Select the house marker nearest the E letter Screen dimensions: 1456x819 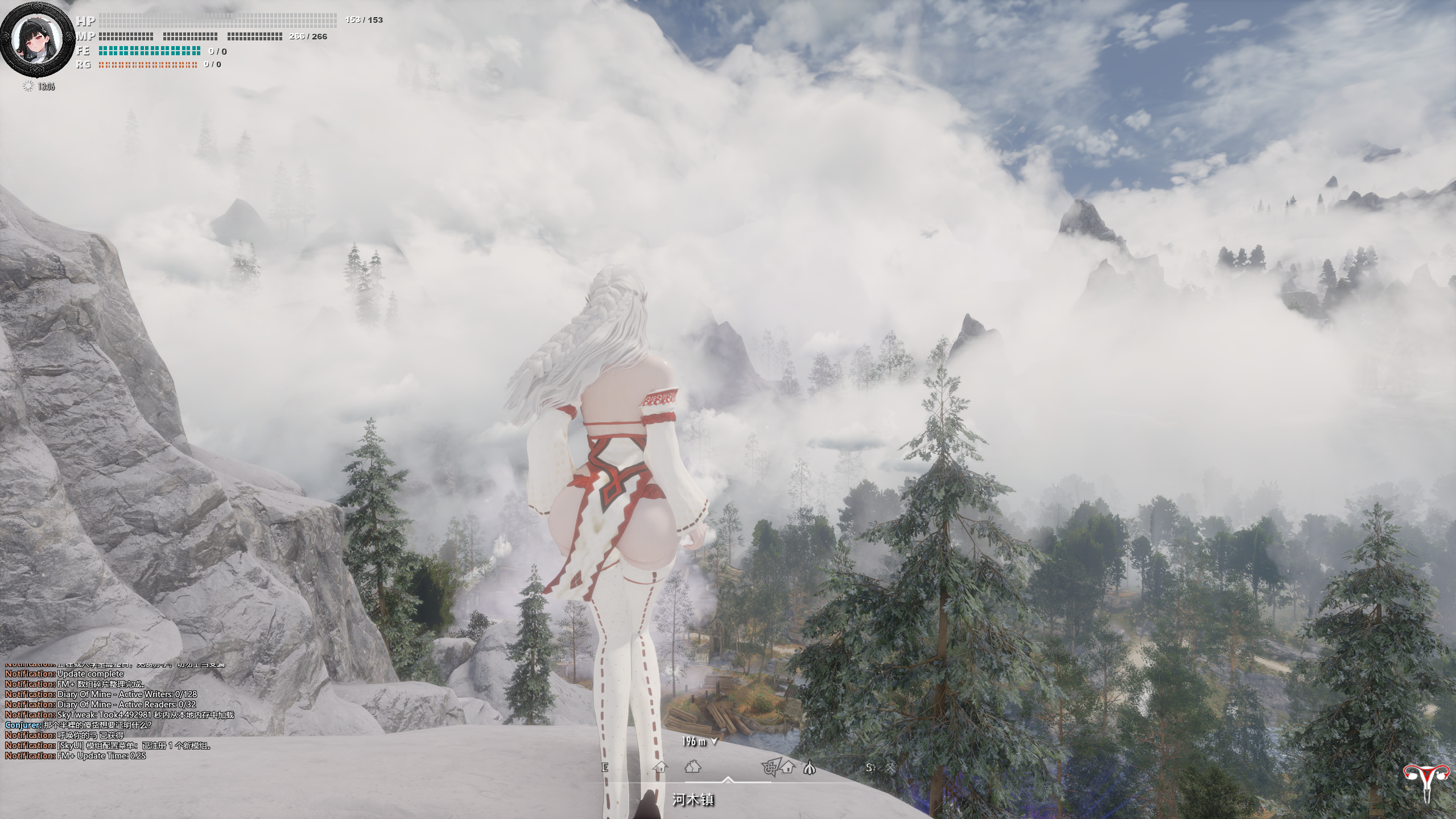point(660,767)
